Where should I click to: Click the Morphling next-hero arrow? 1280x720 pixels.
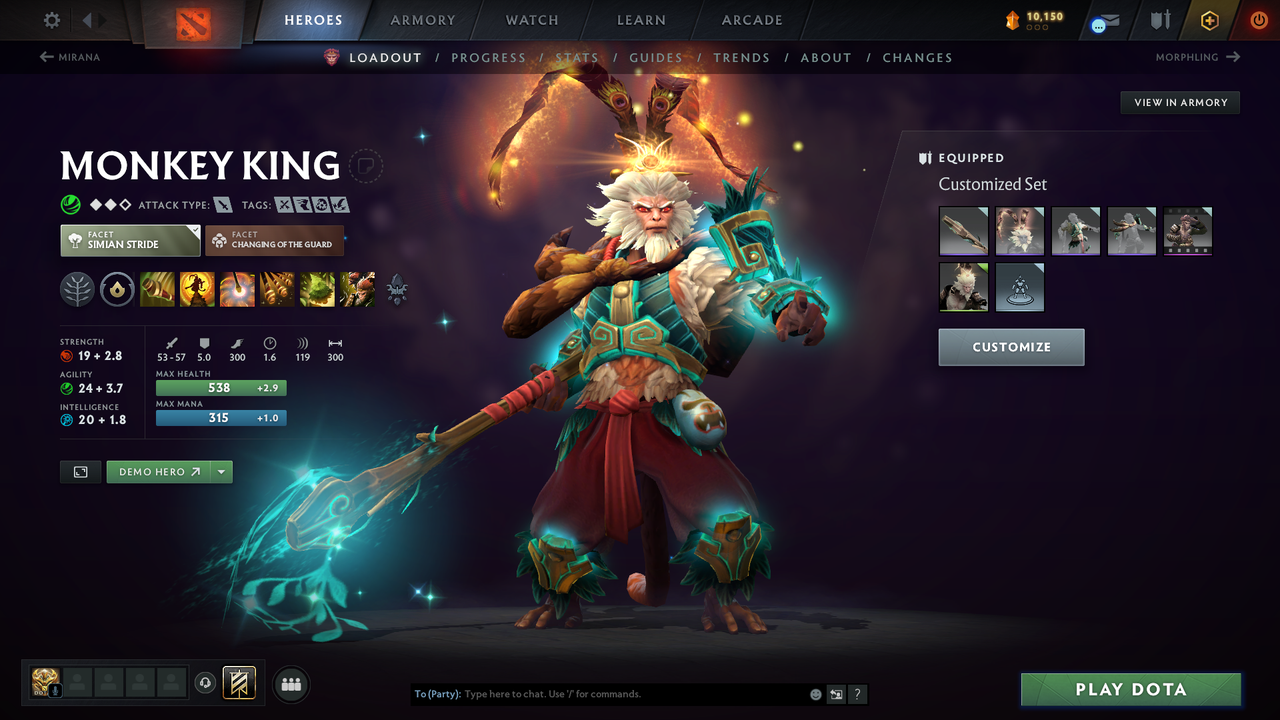(x=1234, y=57)
